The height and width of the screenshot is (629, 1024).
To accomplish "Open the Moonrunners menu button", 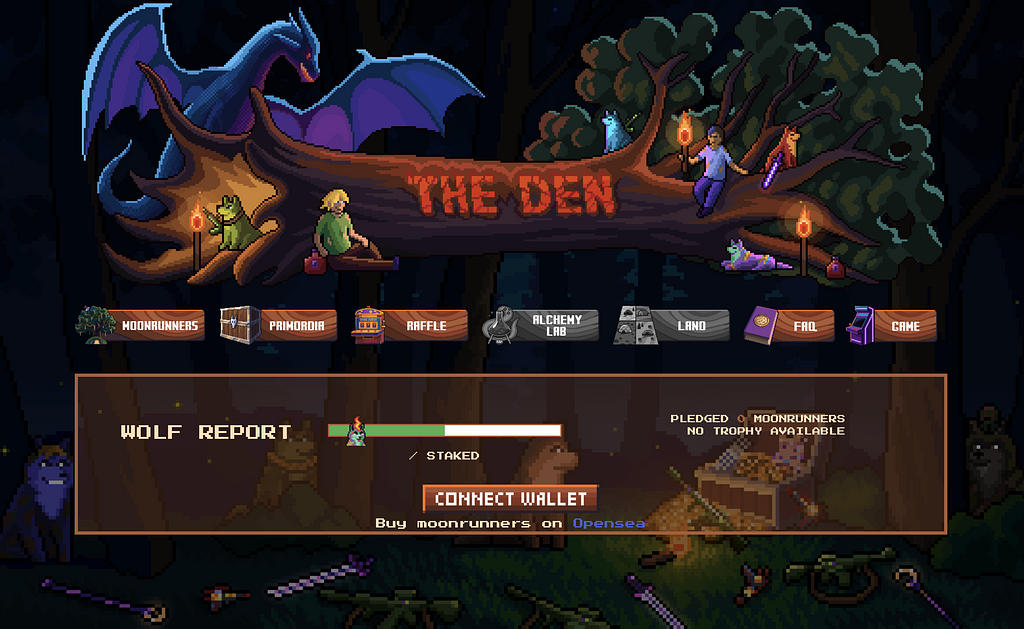I will click(x=142, y=325).
